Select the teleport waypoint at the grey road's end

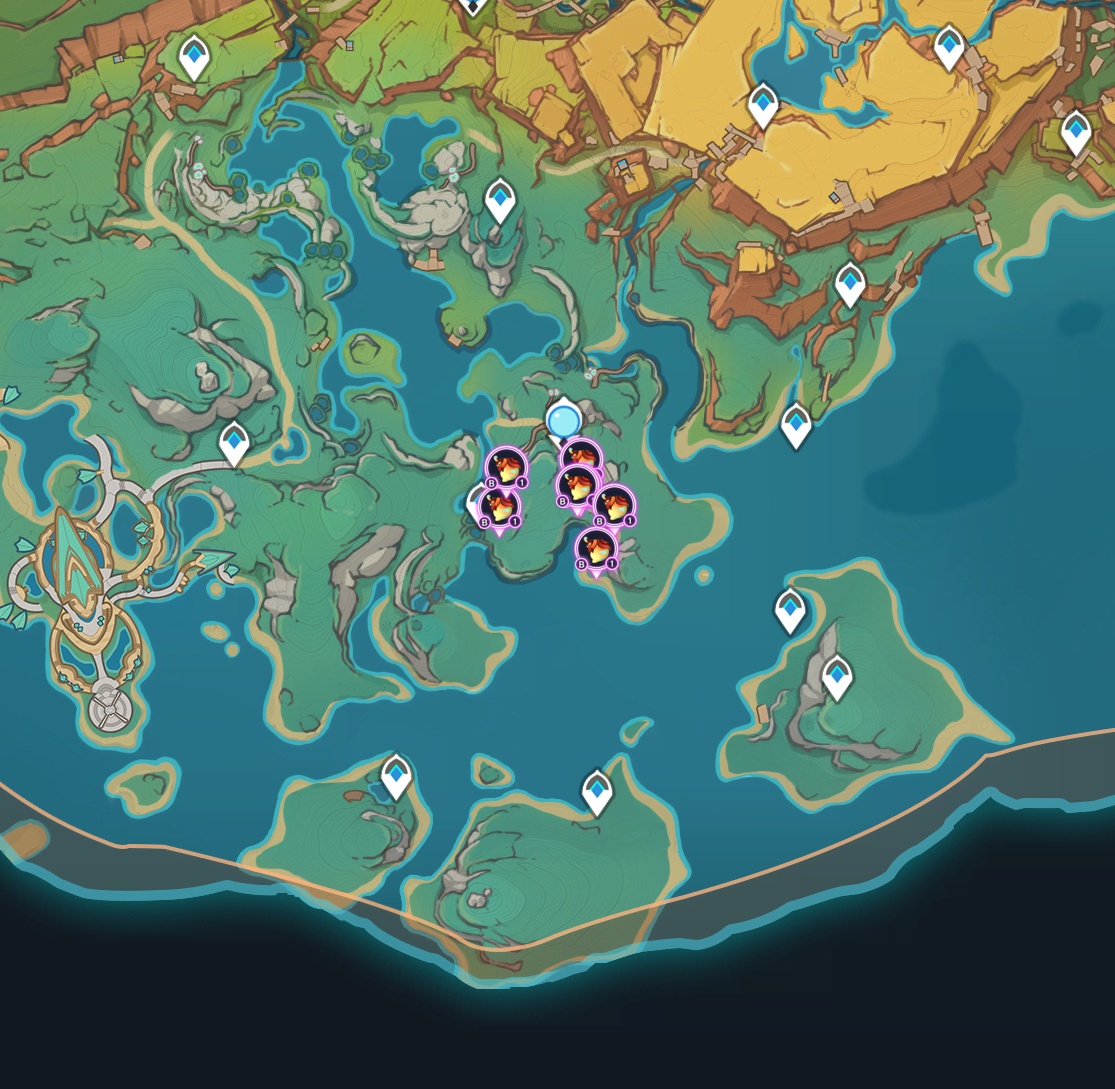pyautogui.click(x=234, y=441)
